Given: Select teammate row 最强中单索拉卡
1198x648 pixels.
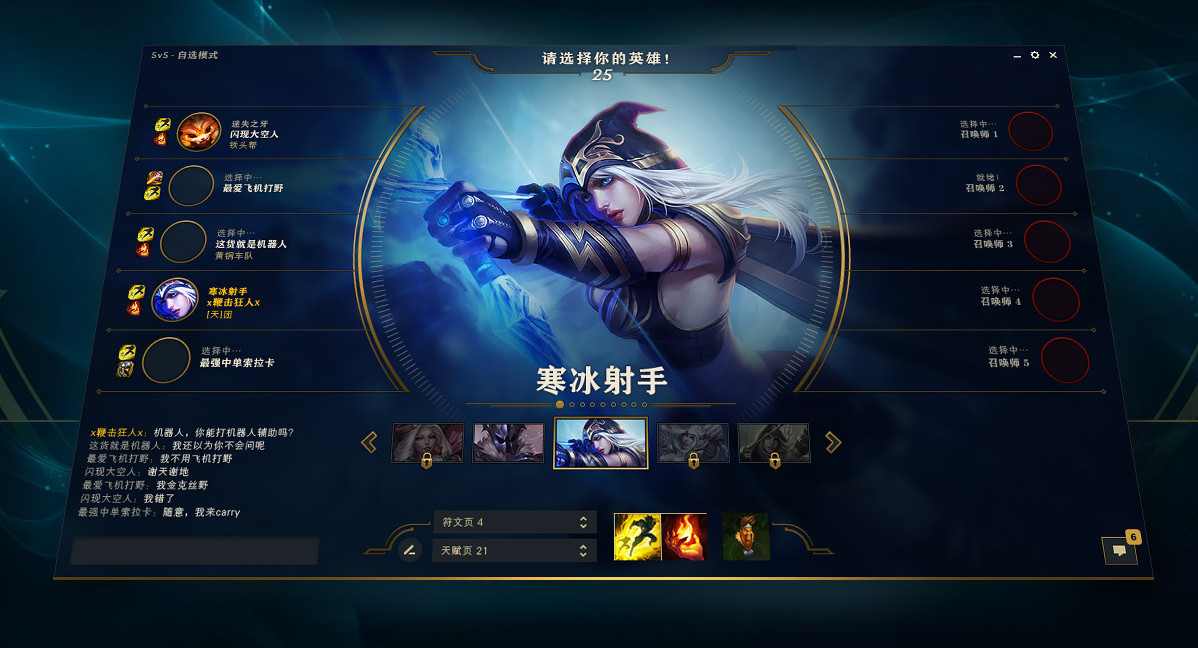Looking at the screenshot, I should coord(236,362).
